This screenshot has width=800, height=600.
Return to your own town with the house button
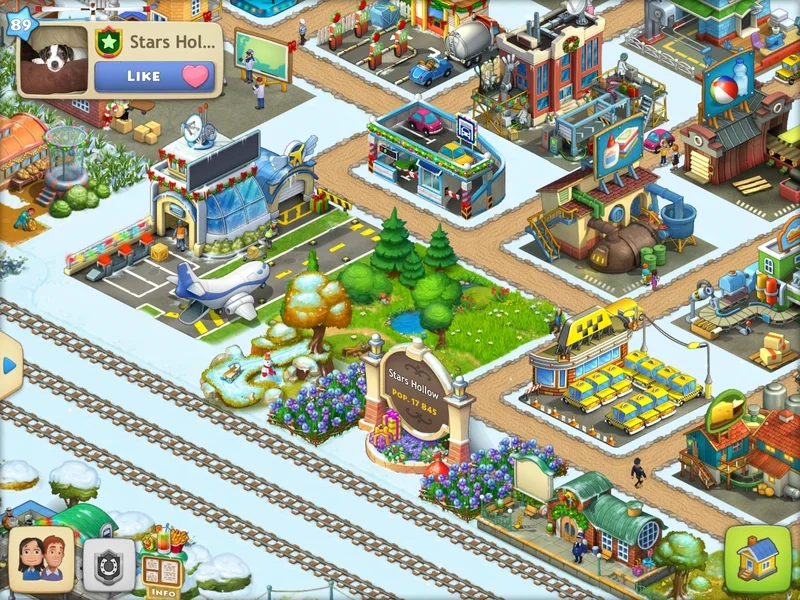coord(757,558)
